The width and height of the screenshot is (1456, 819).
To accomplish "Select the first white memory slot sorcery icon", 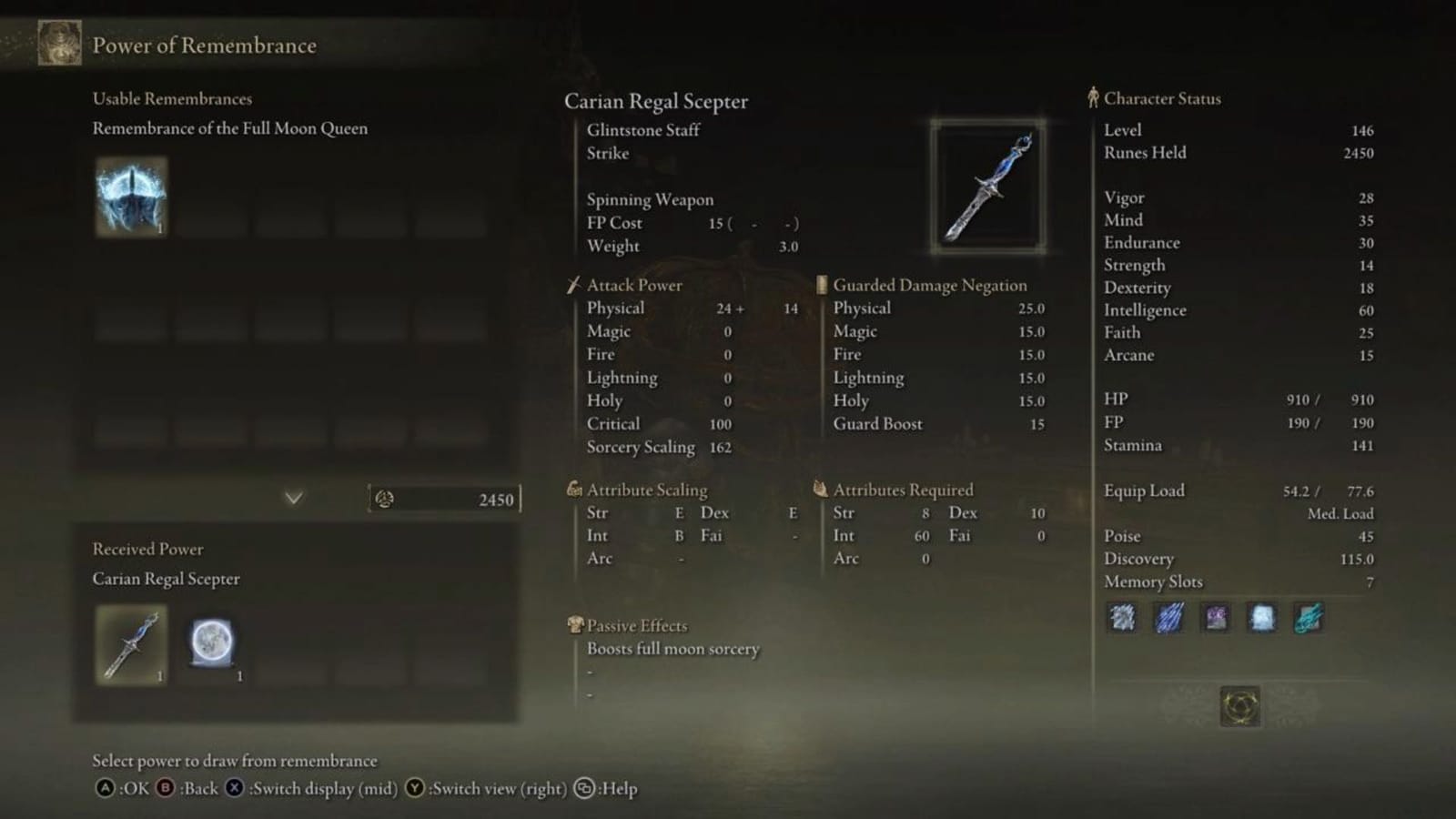I will [1121, 619].
